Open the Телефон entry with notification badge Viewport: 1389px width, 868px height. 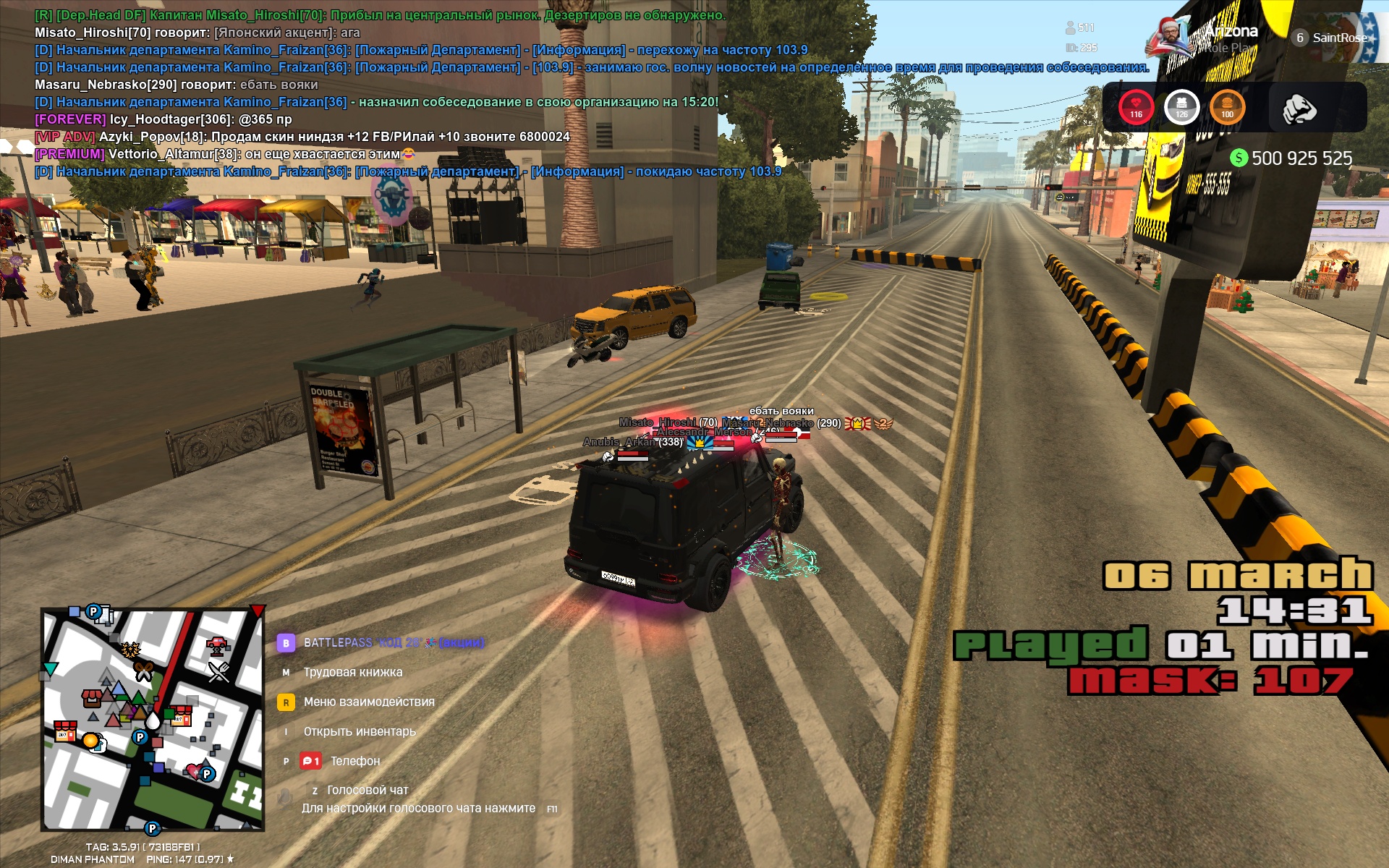pyautogui.click(x=354, y=761)
